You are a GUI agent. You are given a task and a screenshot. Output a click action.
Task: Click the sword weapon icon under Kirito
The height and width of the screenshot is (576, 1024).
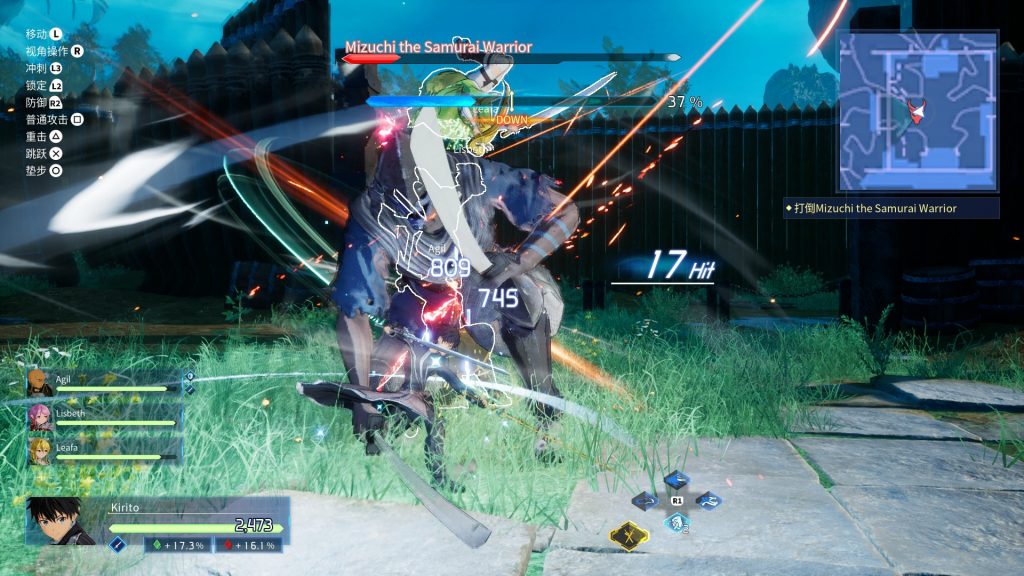coord(117,544)
